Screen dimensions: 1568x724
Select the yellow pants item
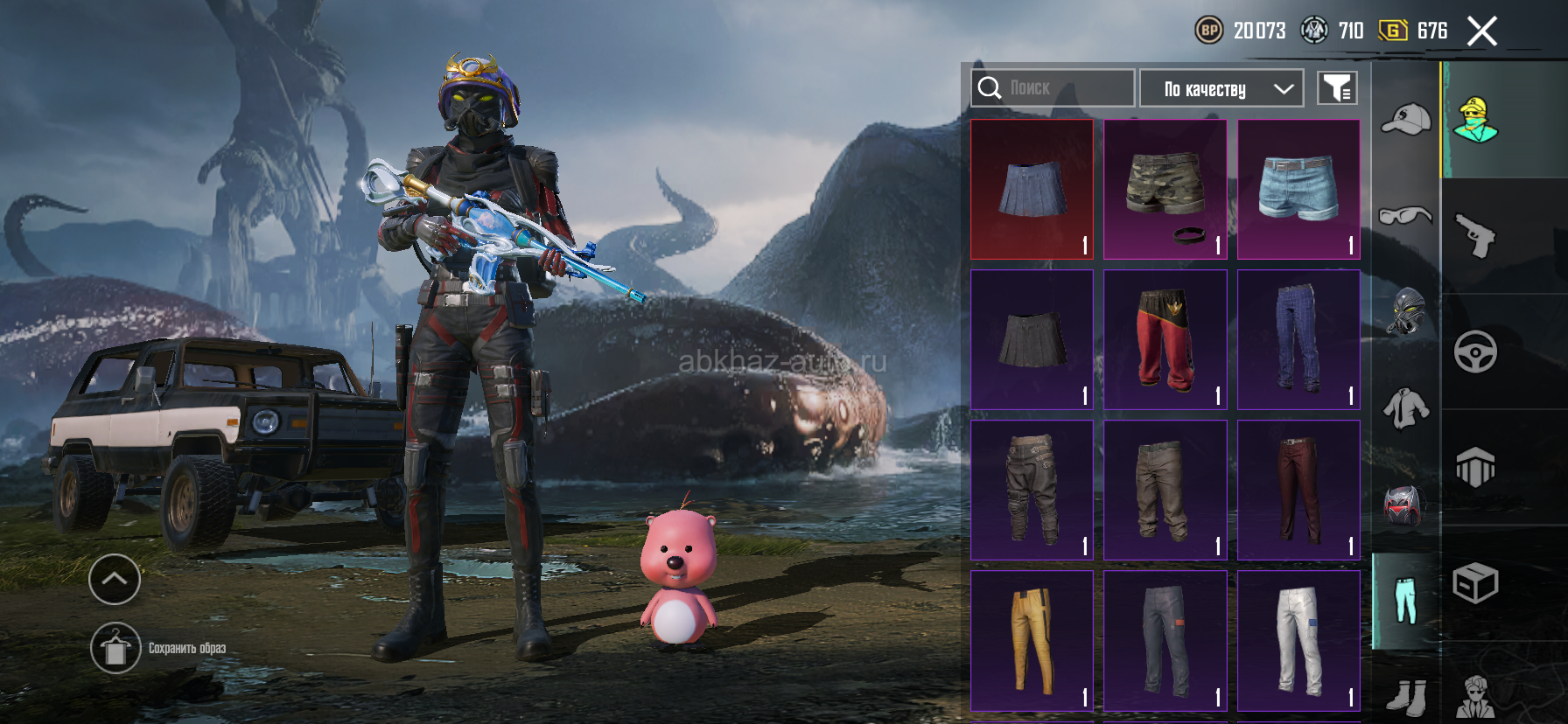(x=1032, y=640)
